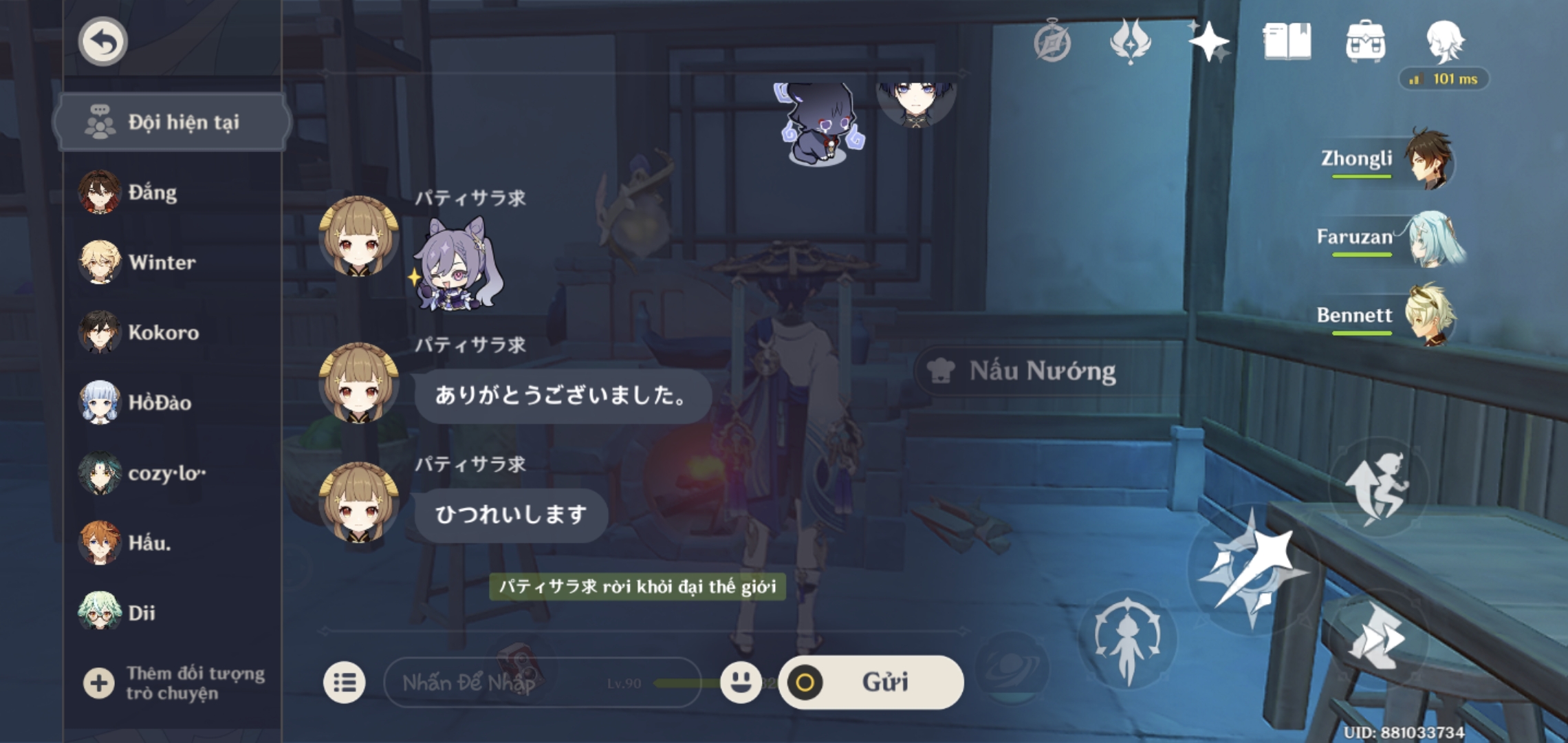Open the quick chat phrases list icon
The image size is (1568, 743).
(346, 682)
